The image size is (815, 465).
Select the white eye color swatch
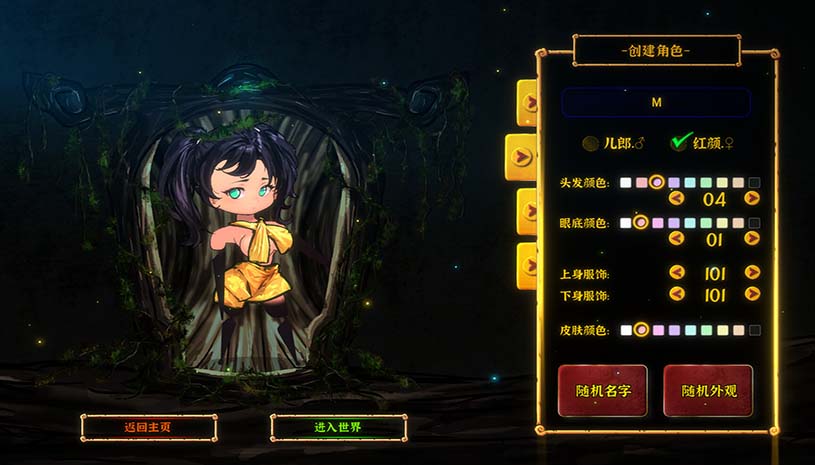click(625, 223)
